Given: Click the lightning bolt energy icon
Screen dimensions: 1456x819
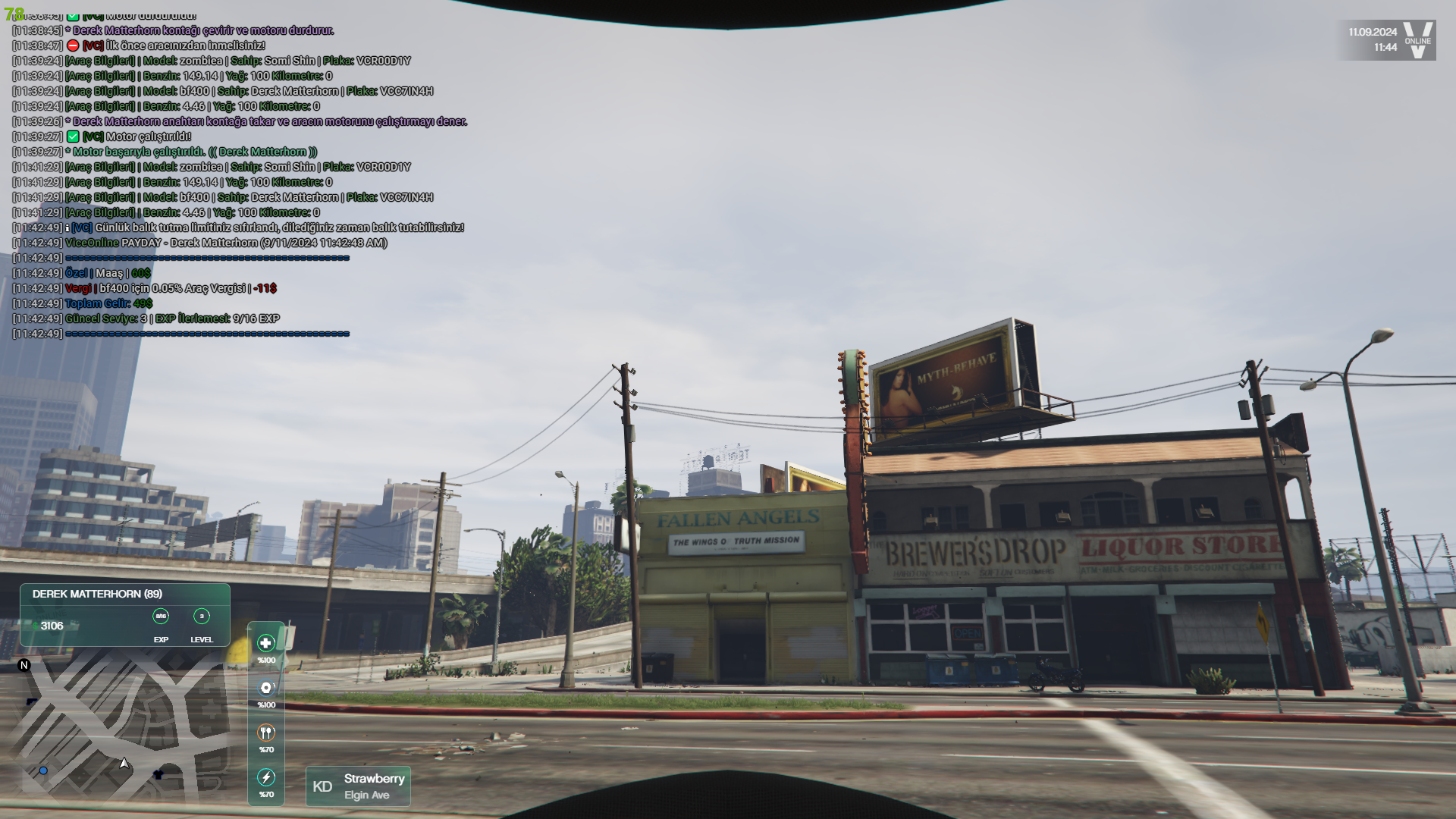Looking at the screenshot, I should (266, 777).
